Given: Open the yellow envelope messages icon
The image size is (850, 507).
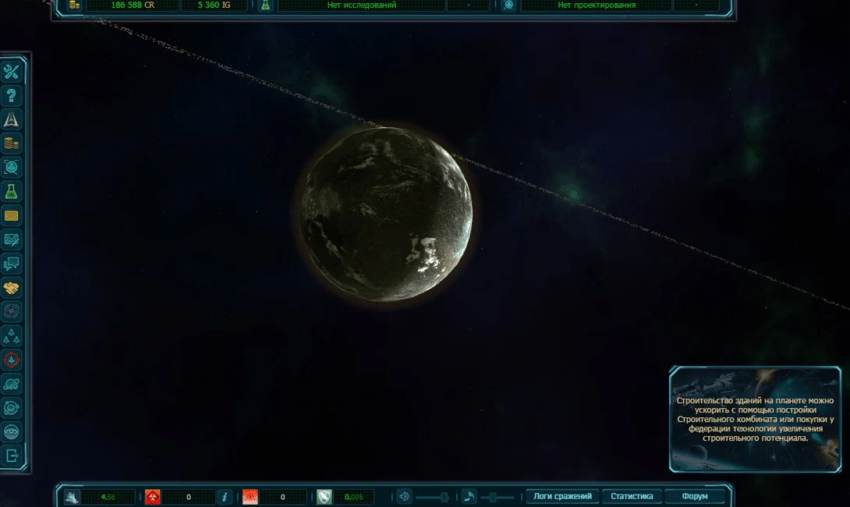Looking at the screenshot, I should (x=12, y=216).
